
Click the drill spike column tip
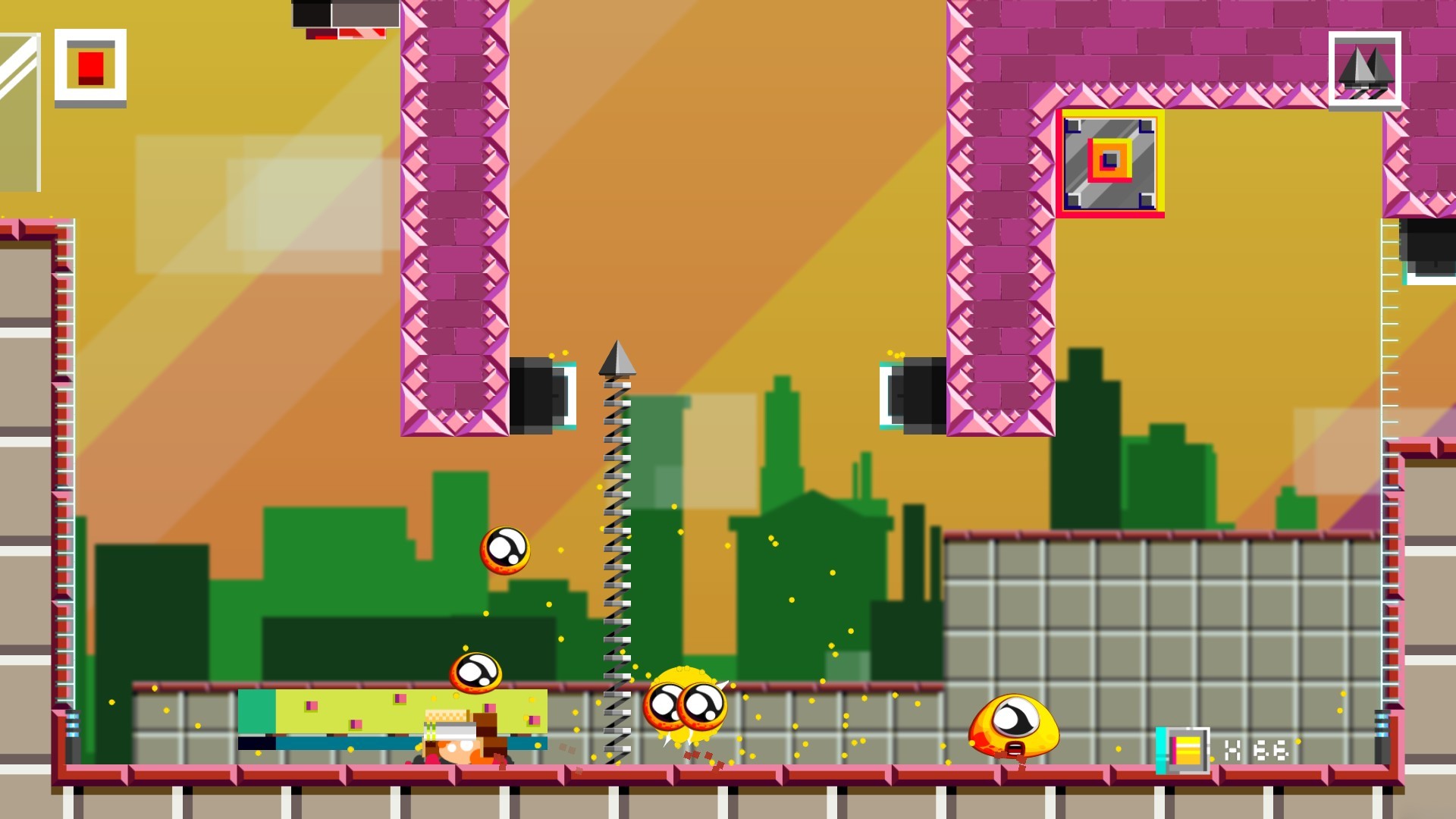pyautogui.click(x=617, y=356)
